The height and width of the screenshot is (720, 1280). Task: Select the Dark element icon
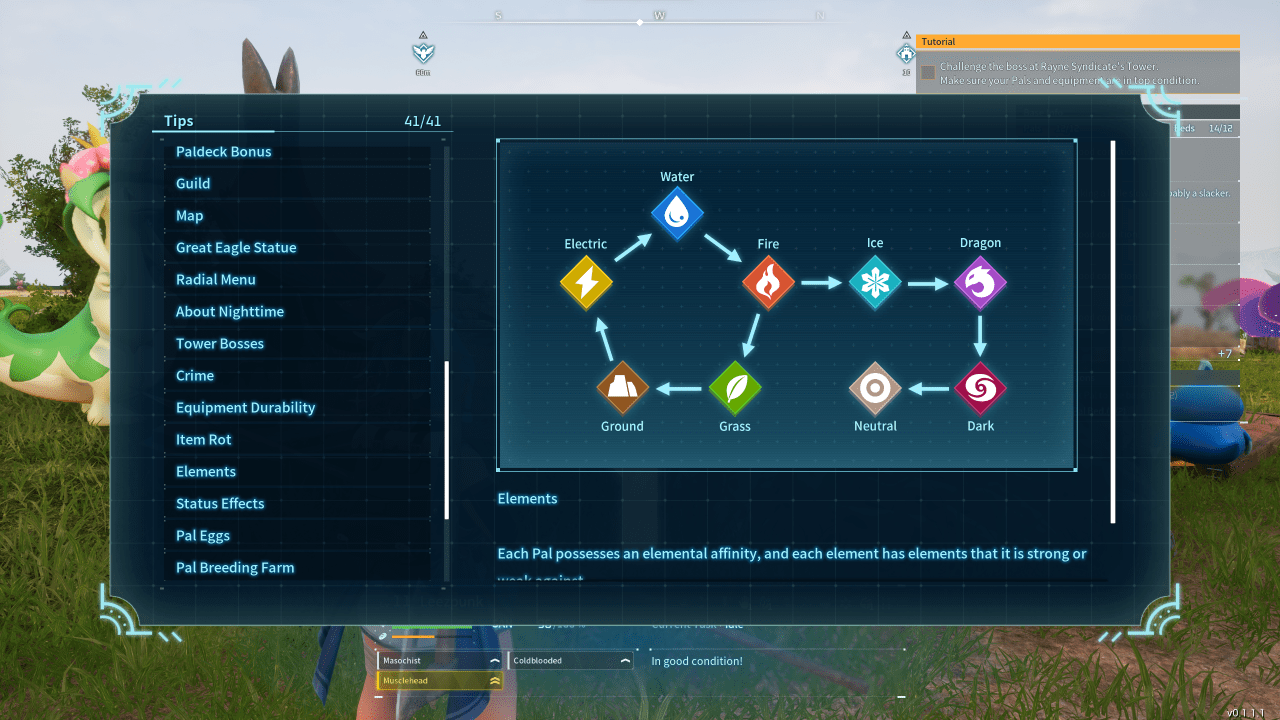tap(980, 388)
